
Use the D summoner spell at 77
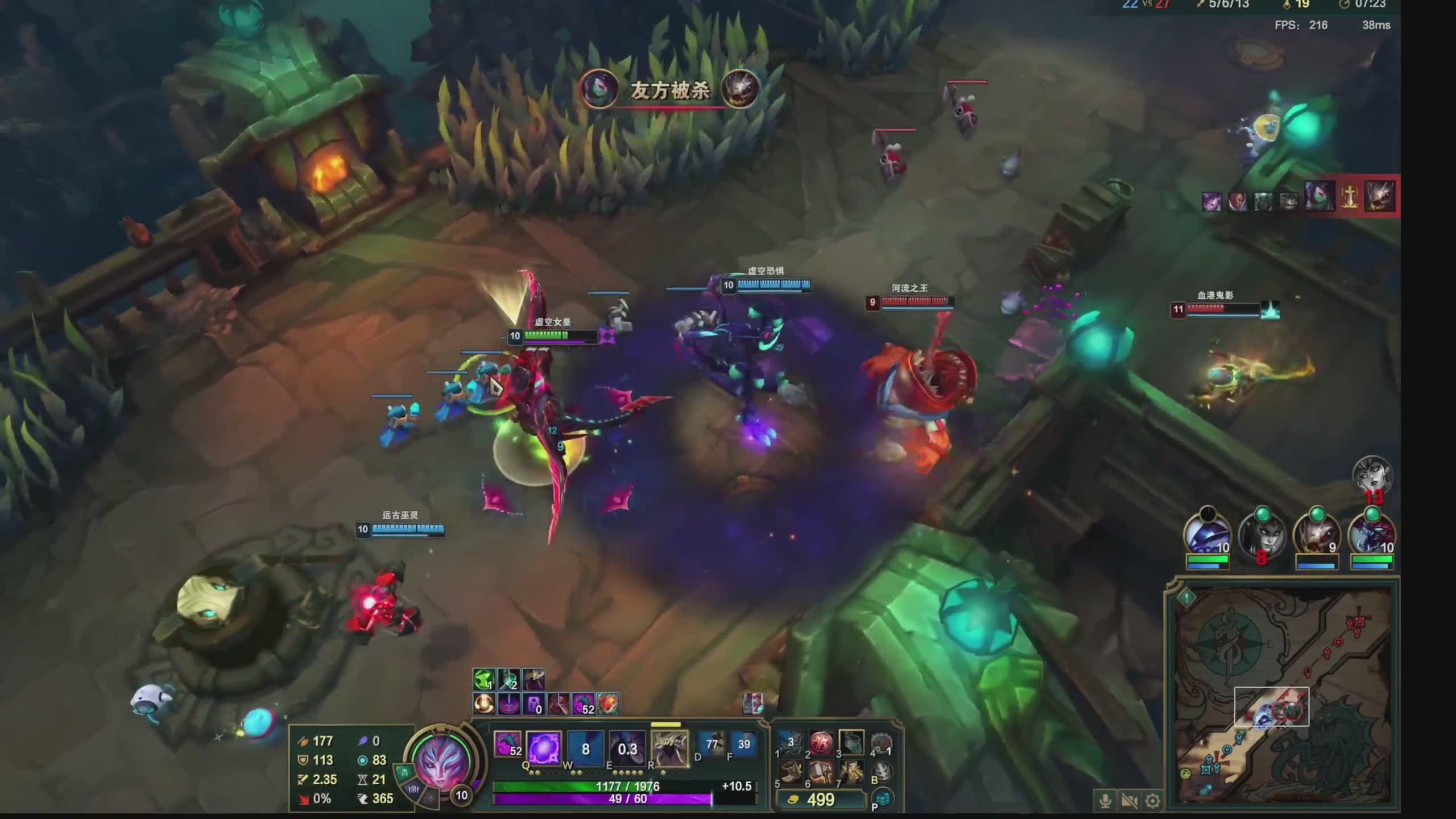click(712, 744)
